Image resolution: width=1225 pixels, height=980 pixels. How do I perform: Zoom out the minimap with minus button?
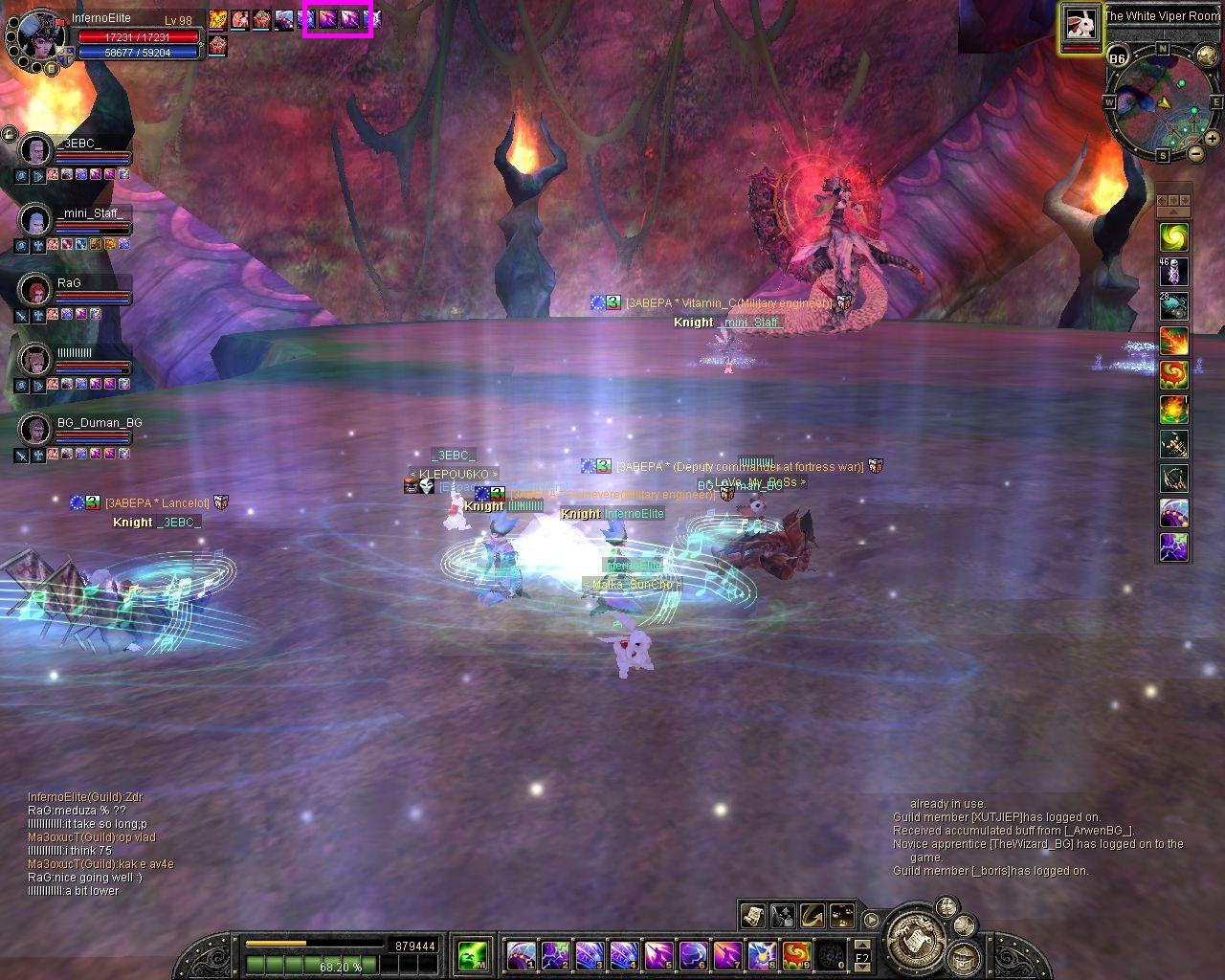click(x=1196, y=153)
